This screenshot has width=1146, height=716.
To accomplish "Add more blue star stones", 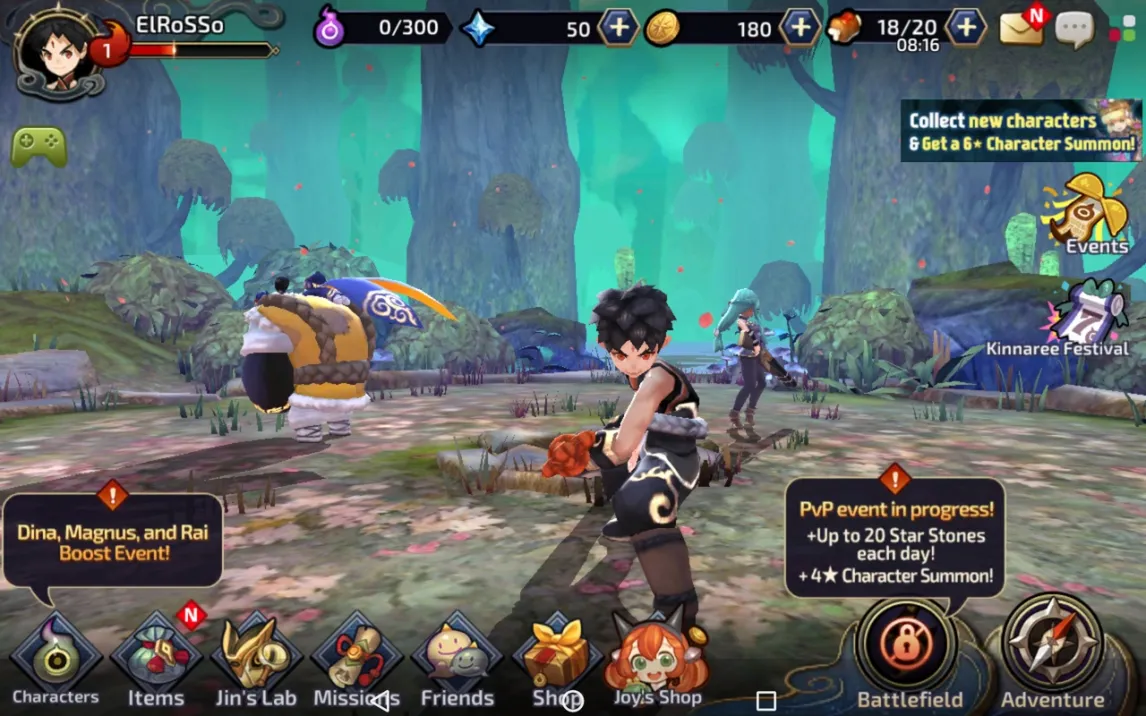I will click(x=618, y=28).
